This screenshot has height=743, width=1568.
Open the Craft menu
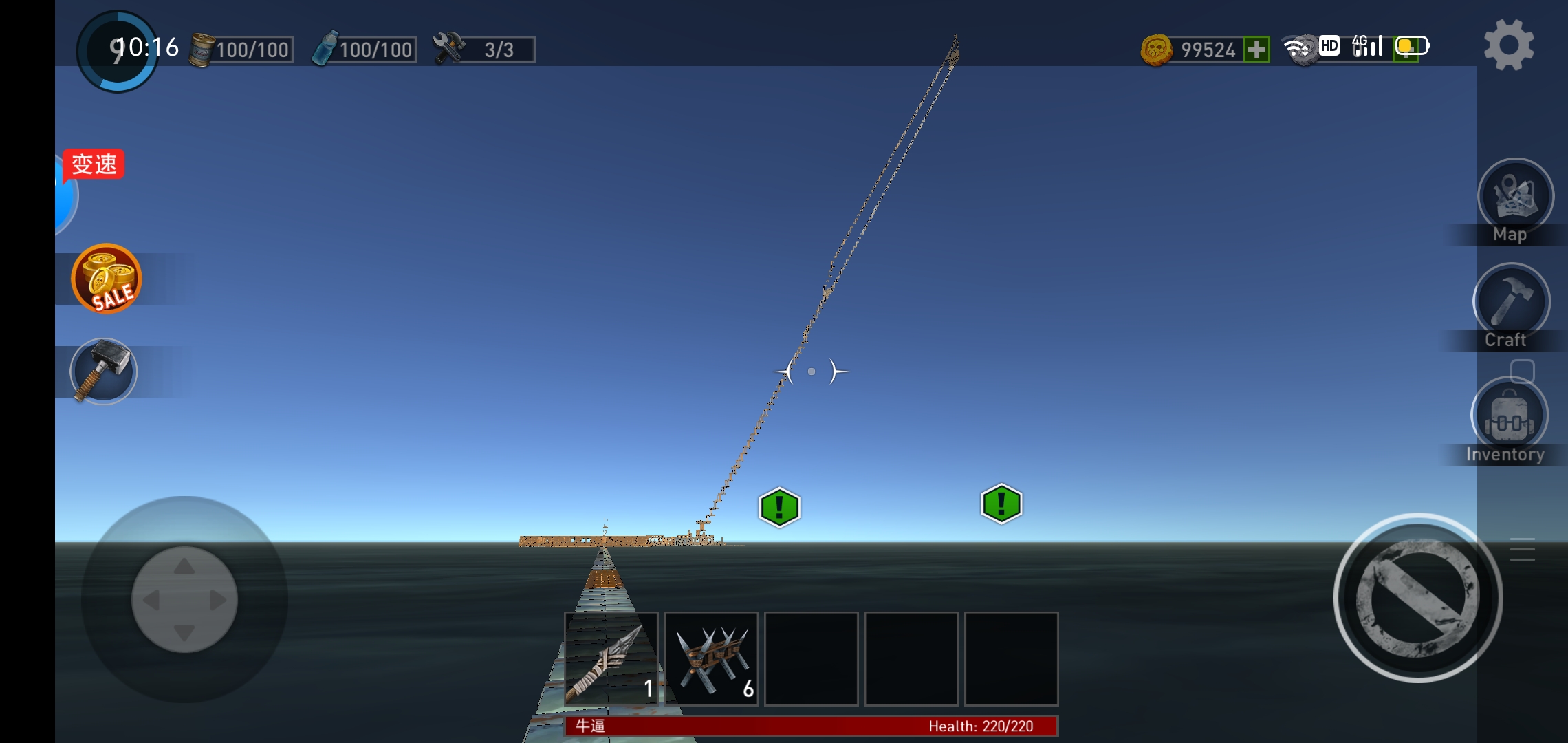(x=1511, y=302)
